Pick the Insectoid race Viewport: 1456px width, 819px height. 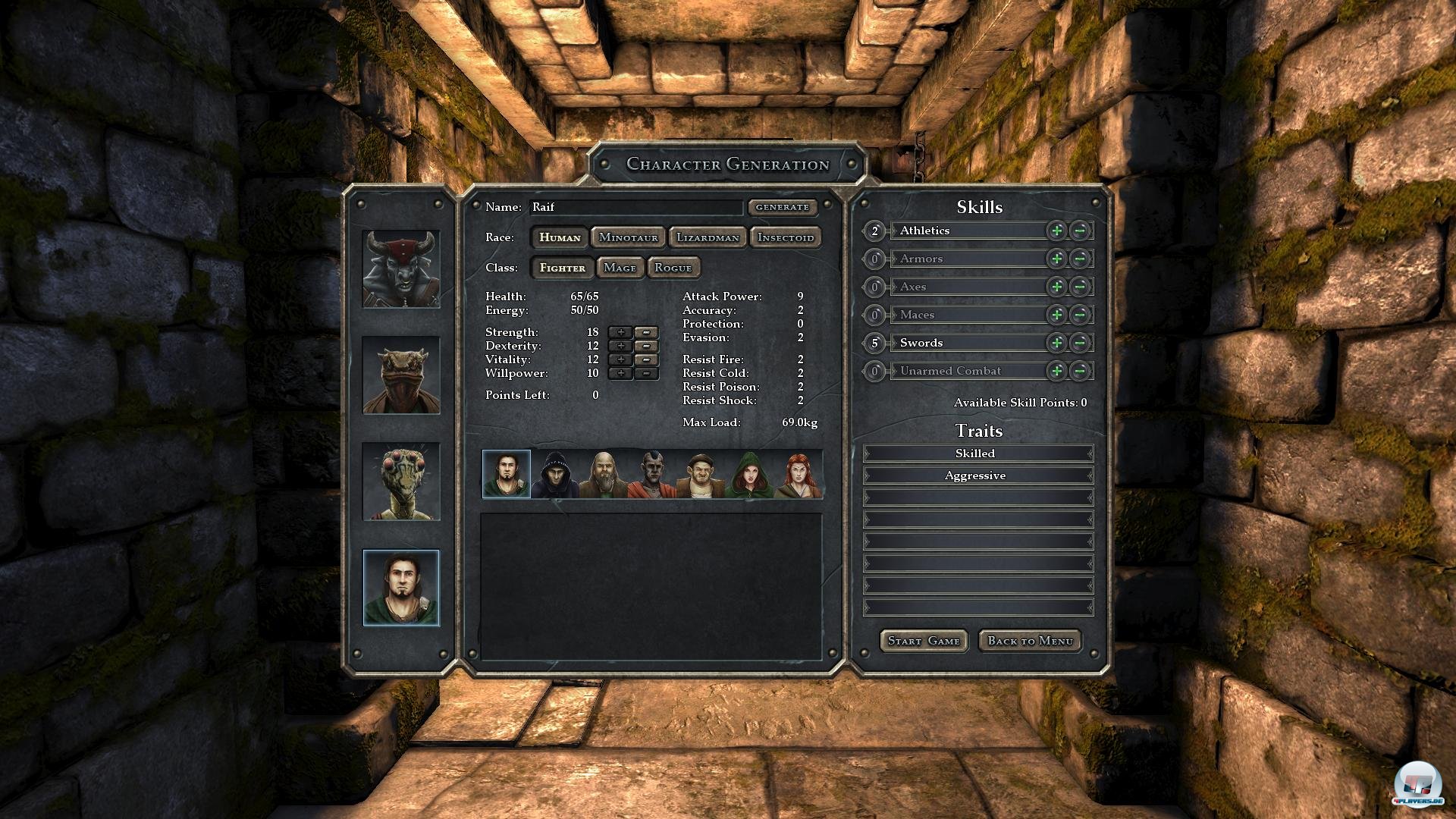pos(785,237)
